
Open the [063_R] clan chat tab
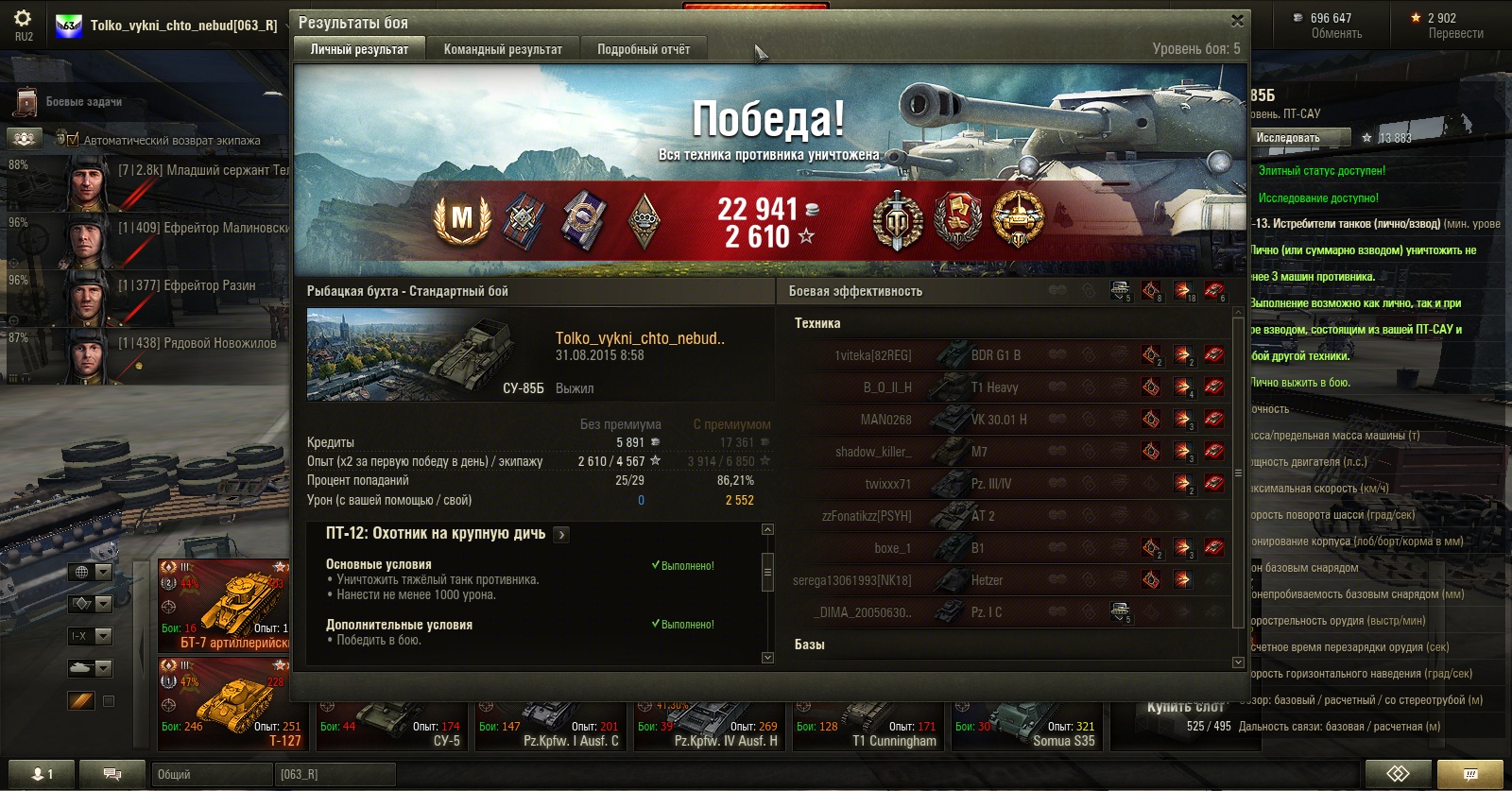tap(335, 774)
